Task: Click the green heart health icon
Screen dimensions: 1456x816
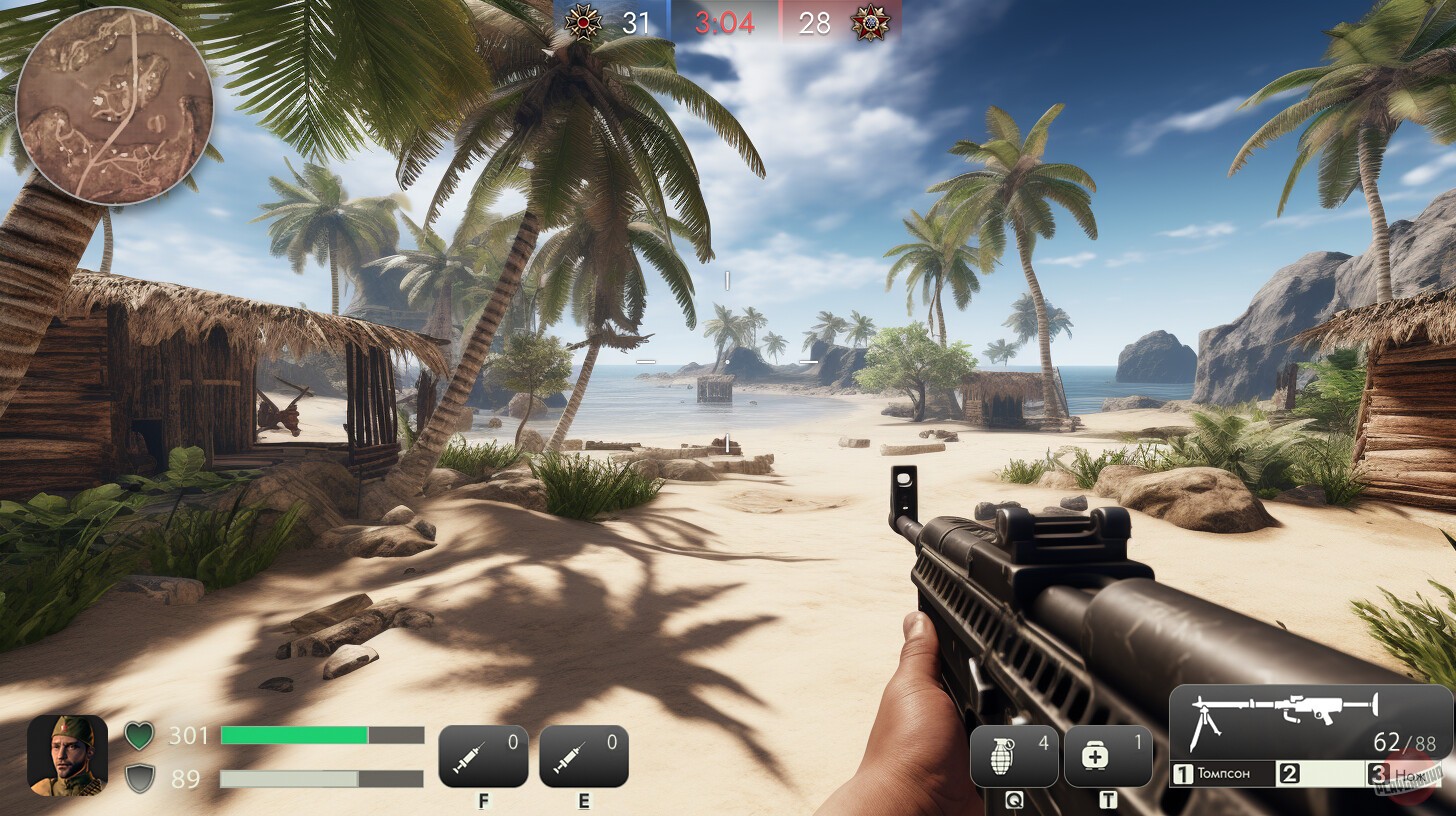Action: click(x=137, y=736)
